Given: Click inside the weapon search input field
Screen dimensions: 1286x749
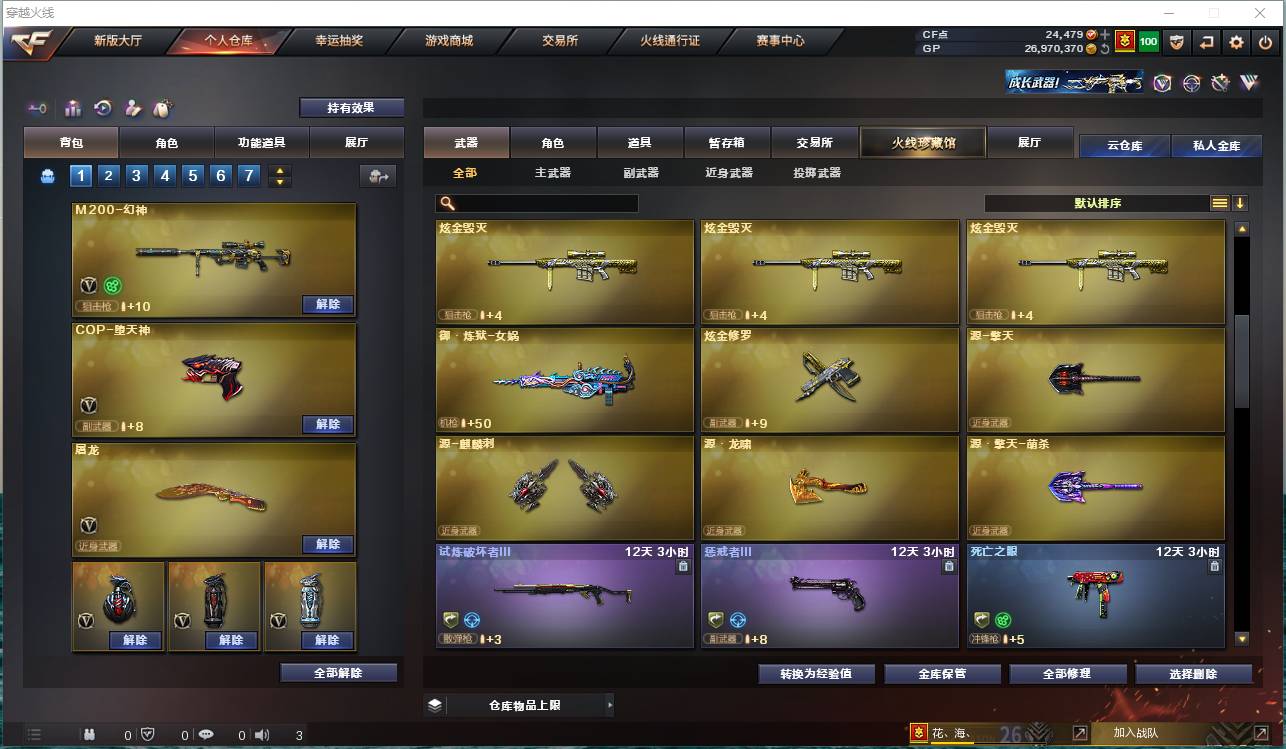Looking at the screenshot, I should click(540, 203).
